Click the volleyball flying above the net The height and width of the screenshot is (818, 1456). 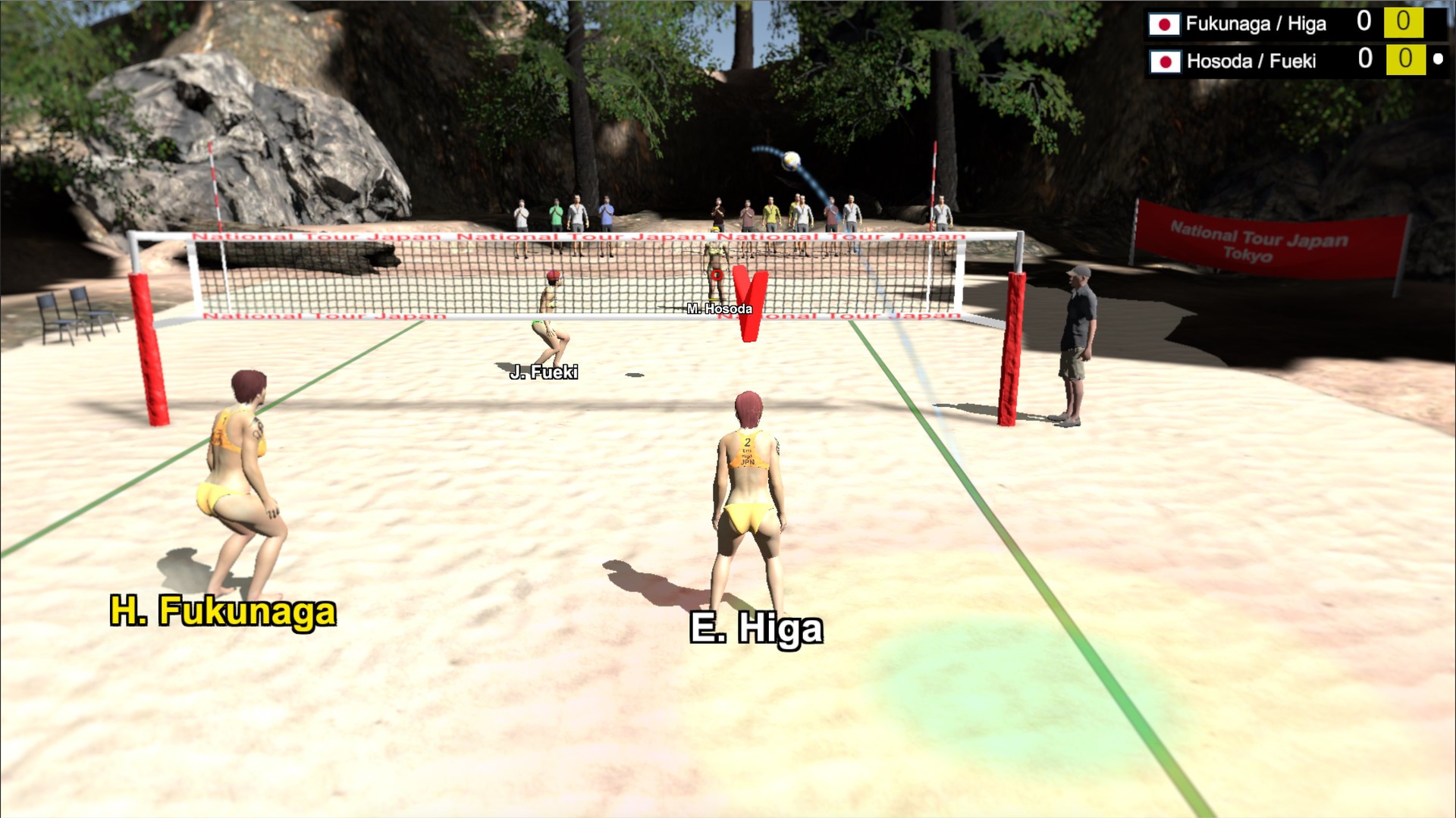click(791, 161)
